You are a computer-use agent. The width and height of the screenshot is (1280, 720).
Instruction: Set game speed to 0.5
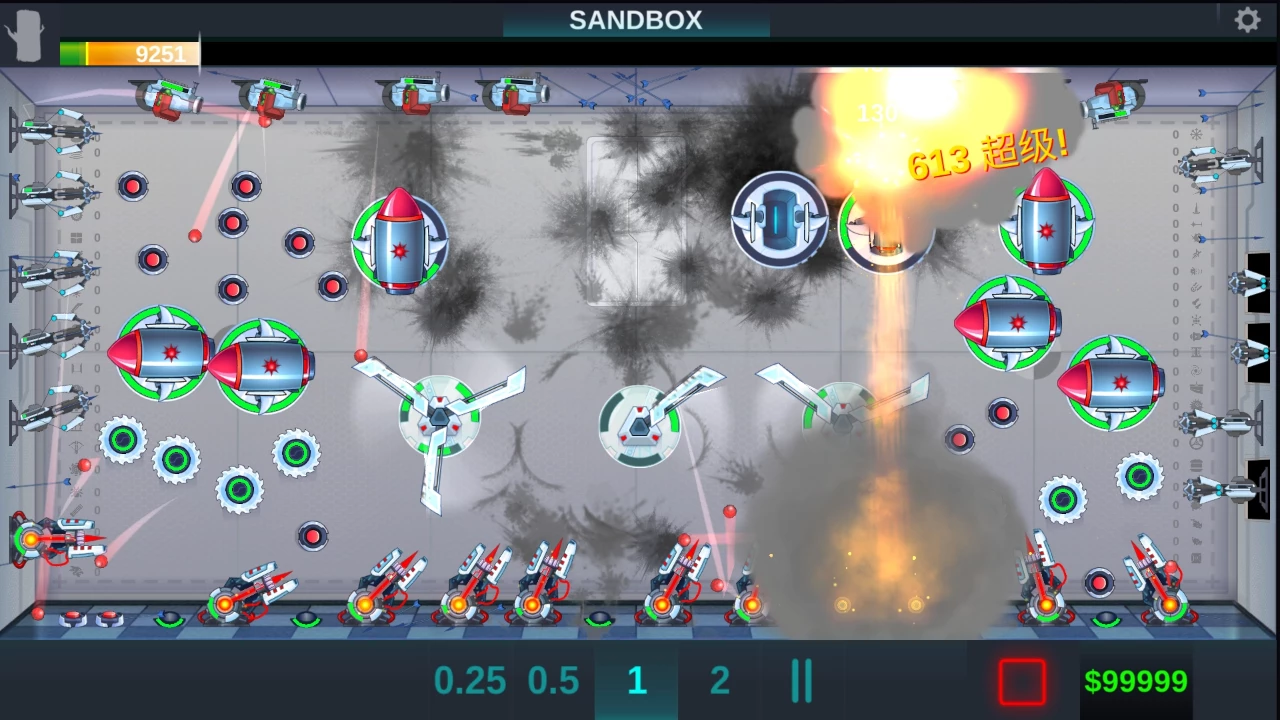point(553,681)
